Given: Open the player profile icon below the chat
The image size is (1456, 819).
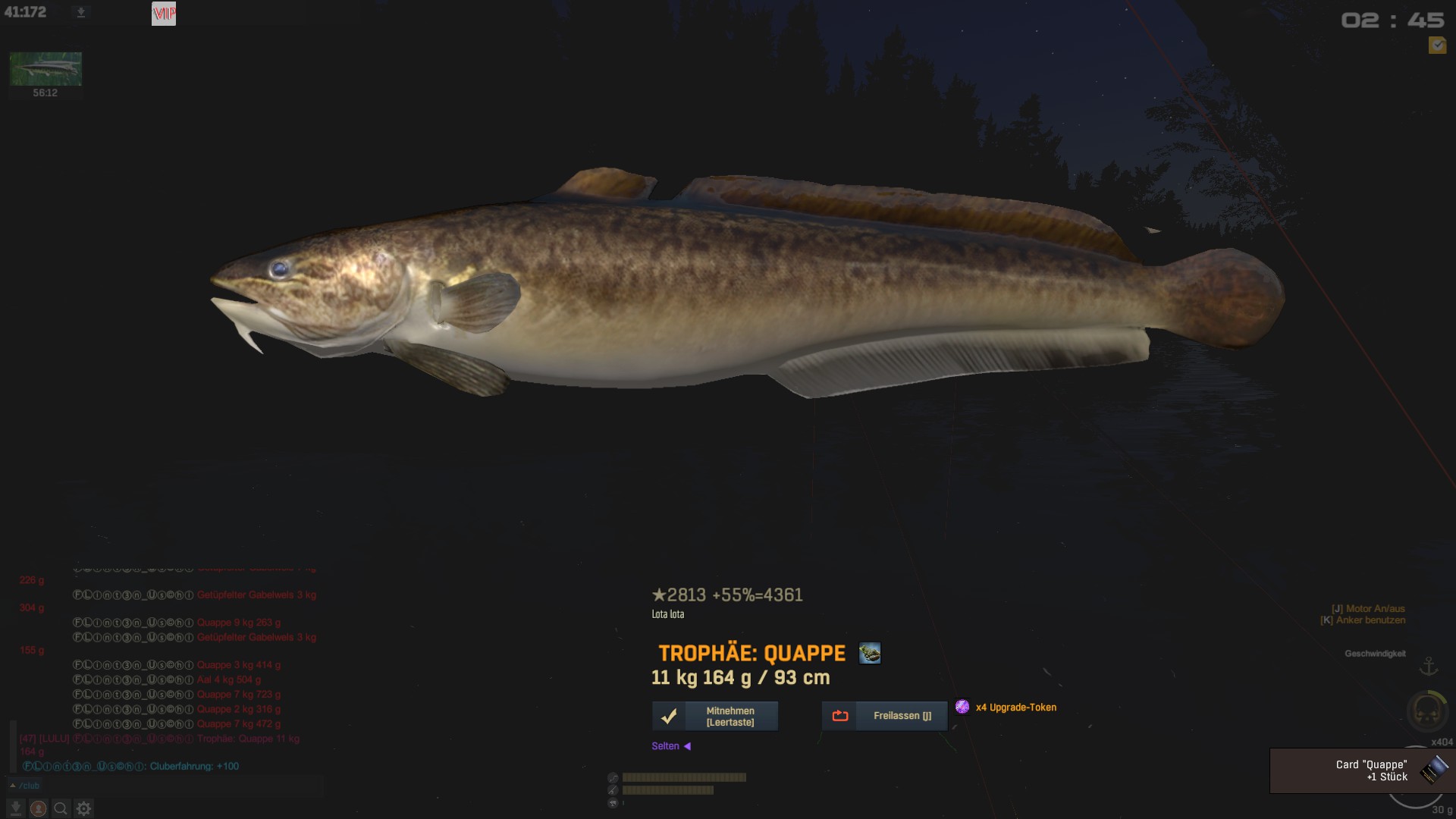Looking at the screenshot, I should point(38,808).
